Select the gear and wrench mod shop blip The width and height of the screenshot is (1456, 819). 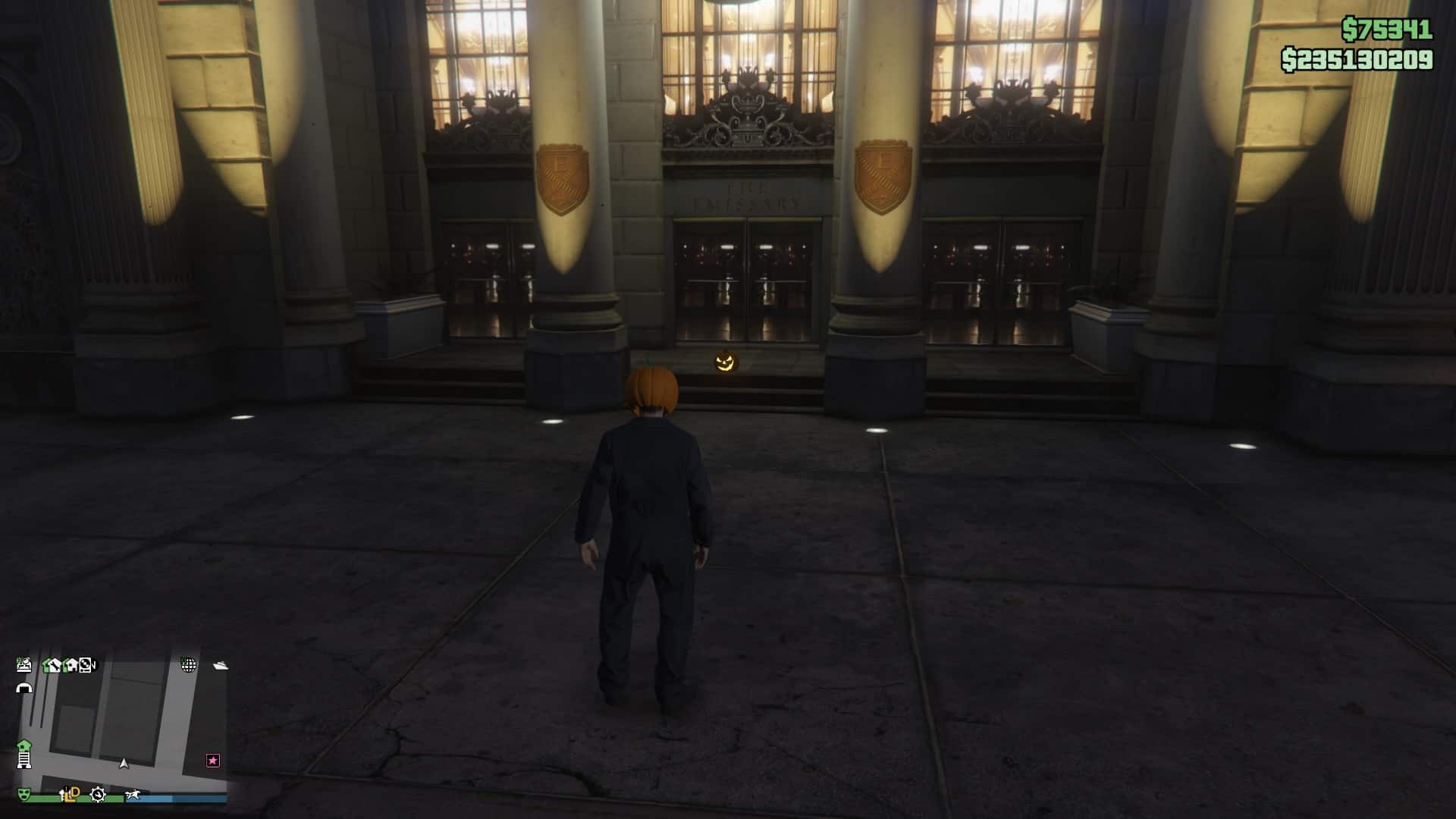tap(98, 794)
